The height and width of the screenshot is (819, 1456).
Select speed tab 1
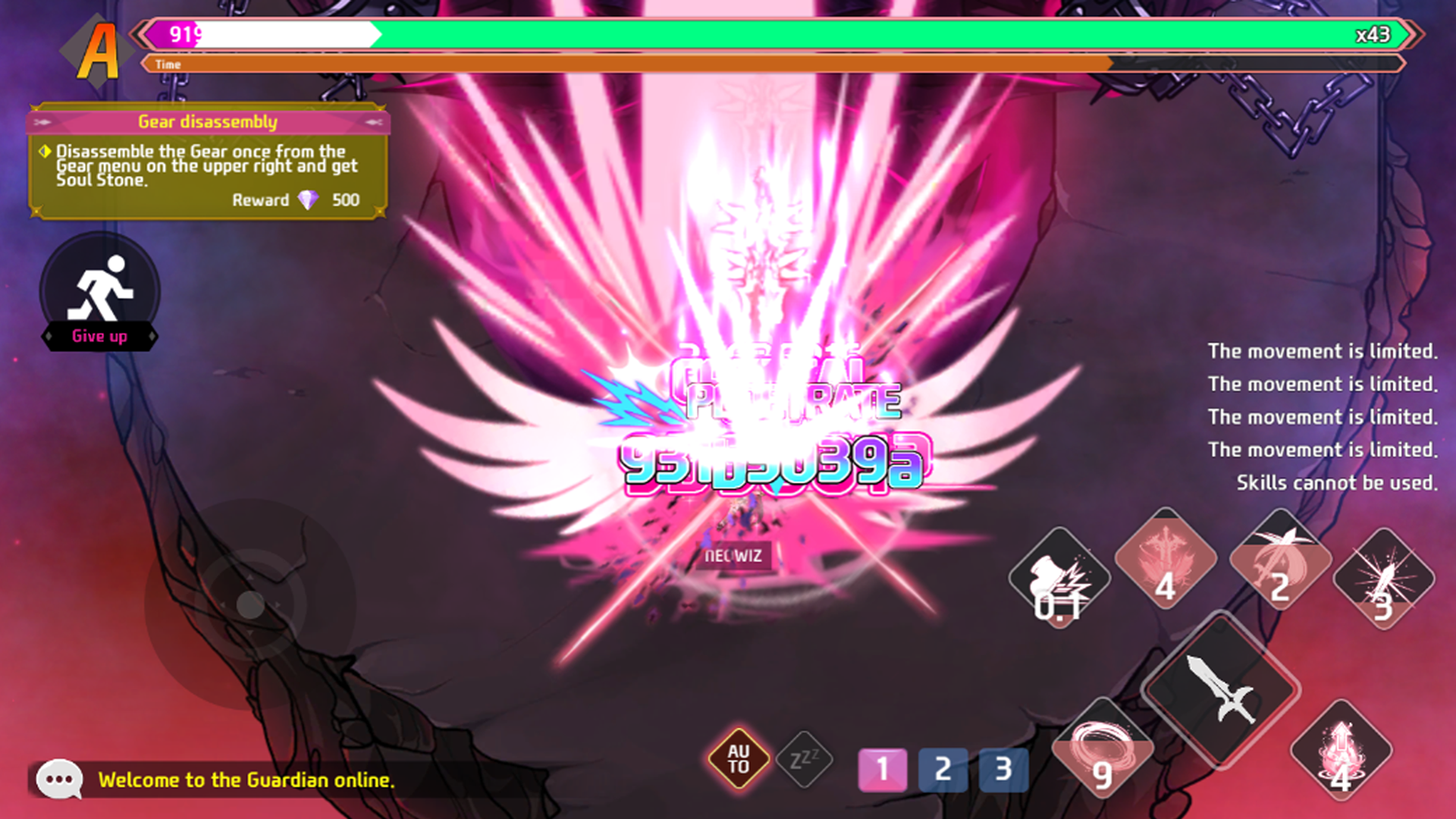point(881,768)
